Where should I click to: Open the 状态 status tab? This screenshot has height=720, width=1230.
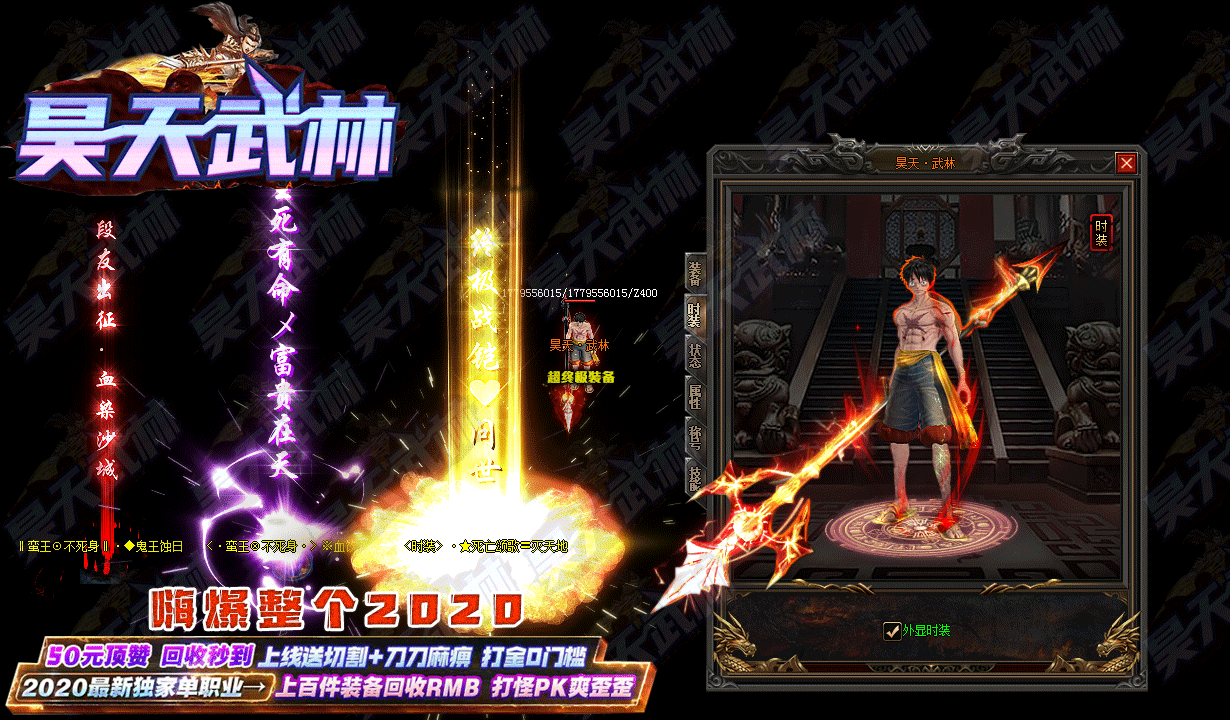coord(694,356)
